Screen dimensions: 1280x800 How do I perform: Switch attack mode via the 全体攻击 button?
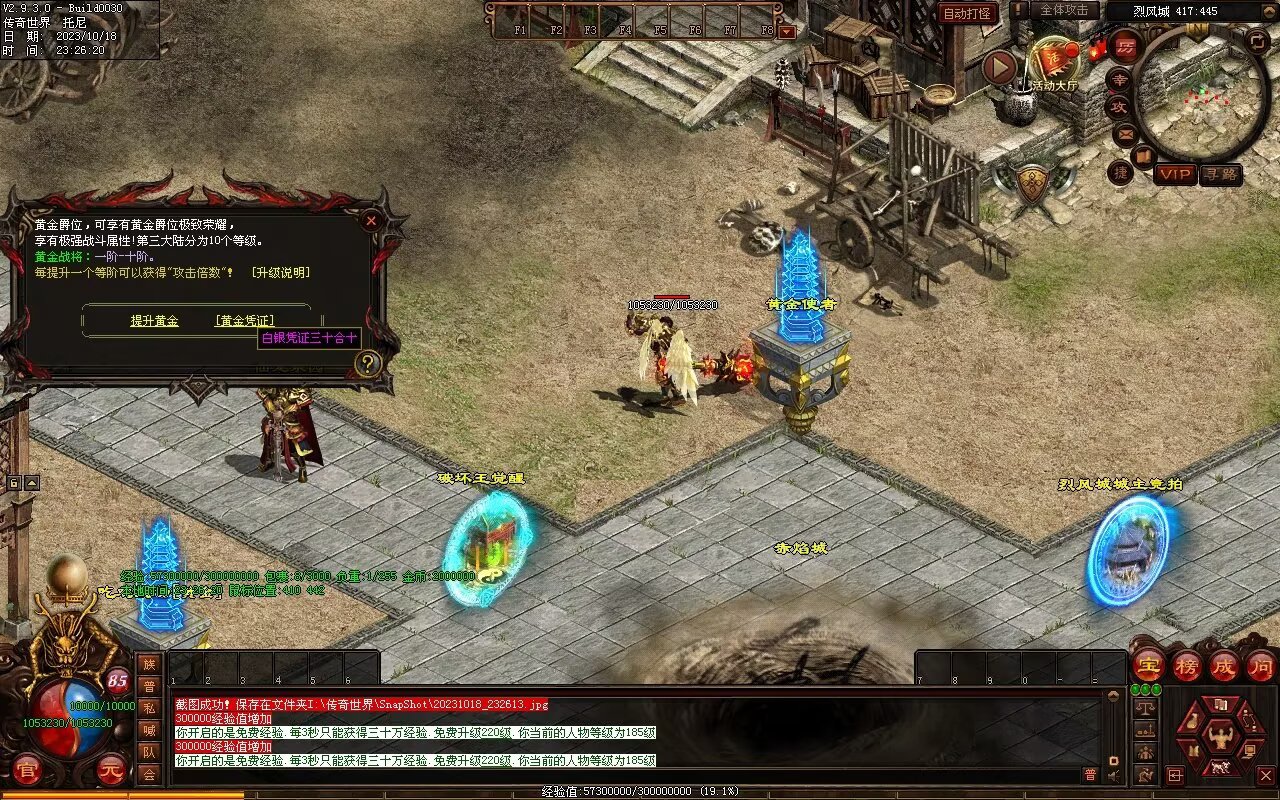1064,10
